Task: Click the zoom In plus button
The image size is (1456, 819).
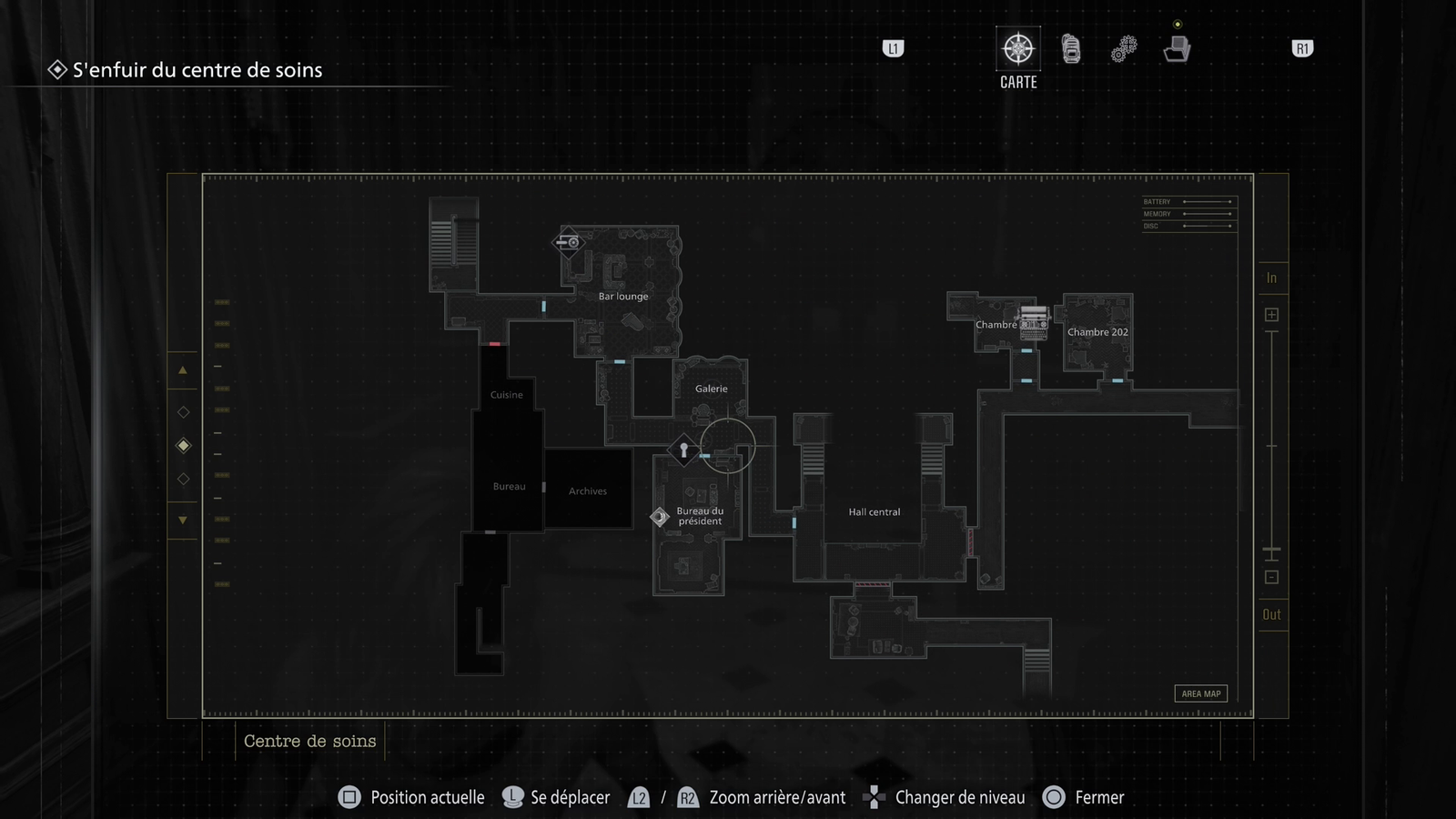Action: pos(1271,315)
